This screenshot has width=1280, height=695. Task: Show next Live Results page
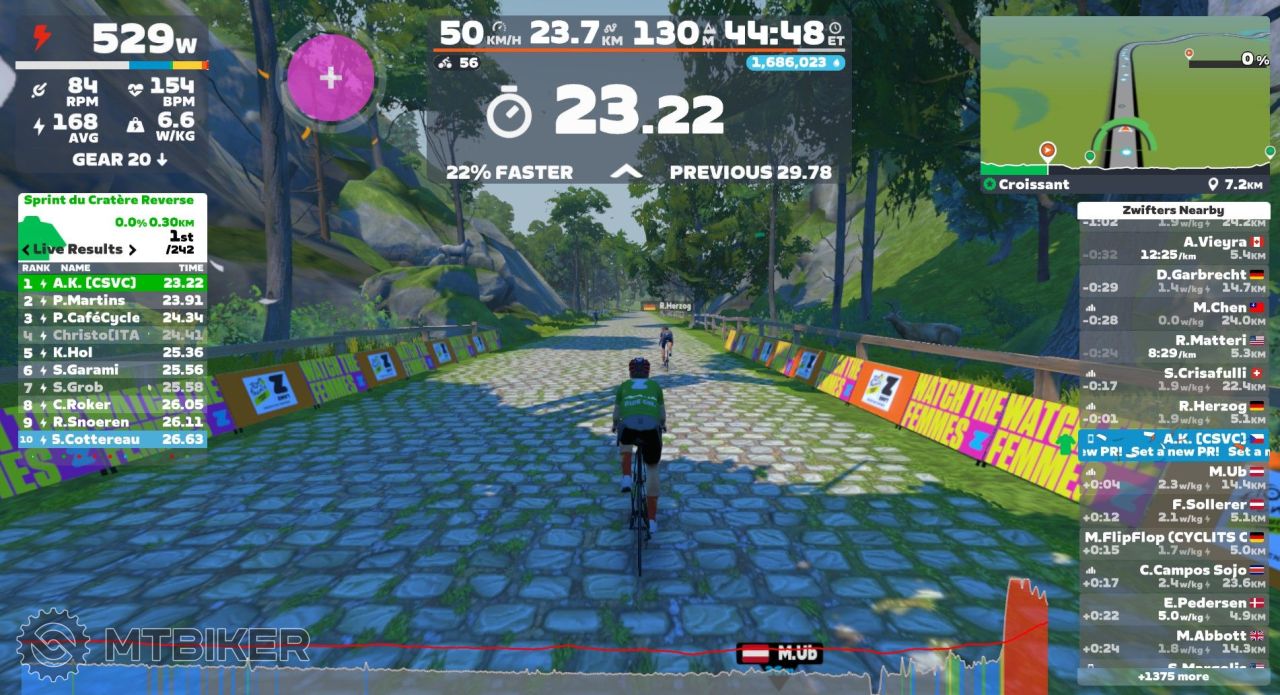pos(131,249)
